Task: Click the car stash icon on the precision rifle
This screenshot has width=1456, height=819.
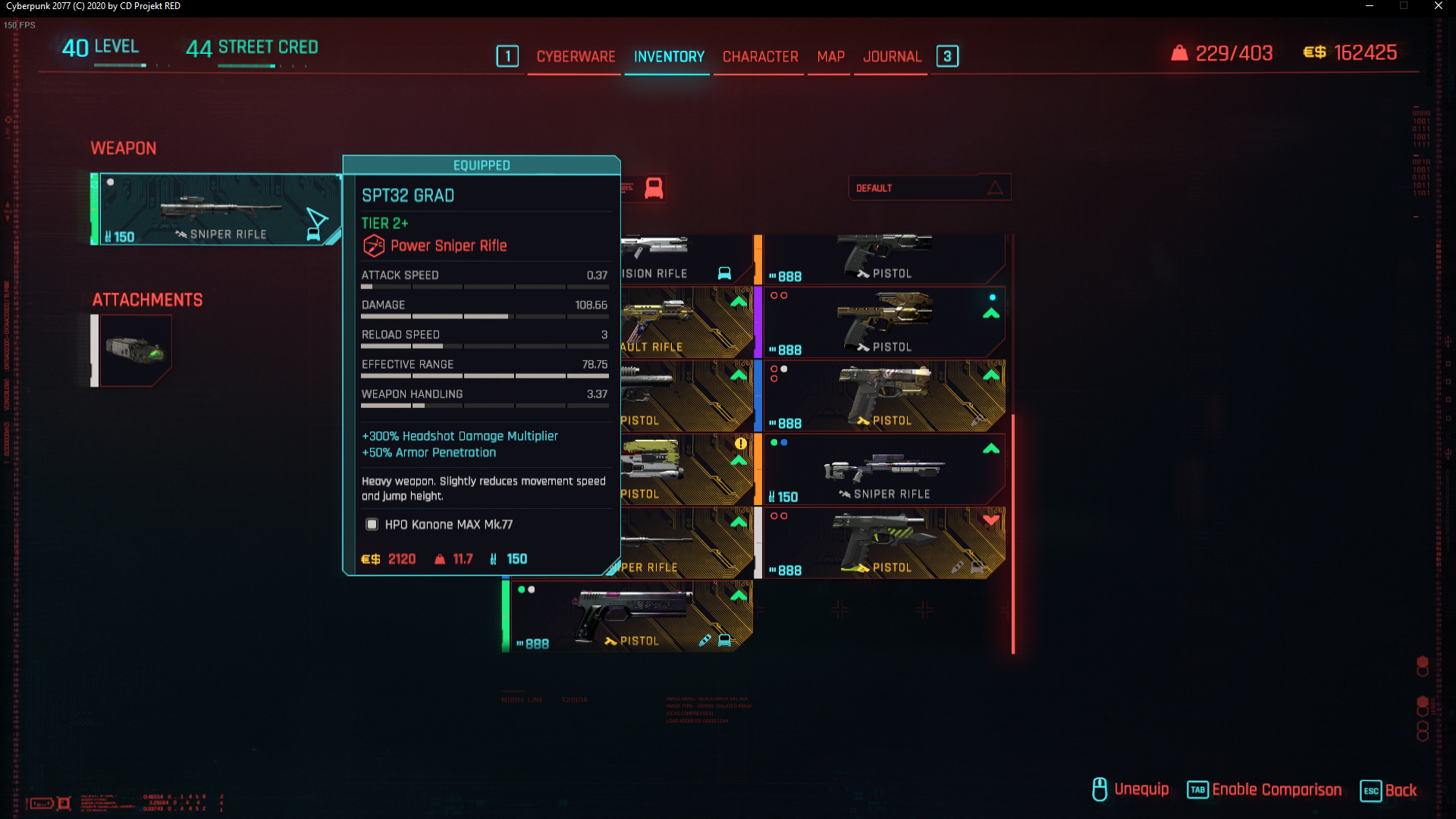Action: [x=724, y=274]
